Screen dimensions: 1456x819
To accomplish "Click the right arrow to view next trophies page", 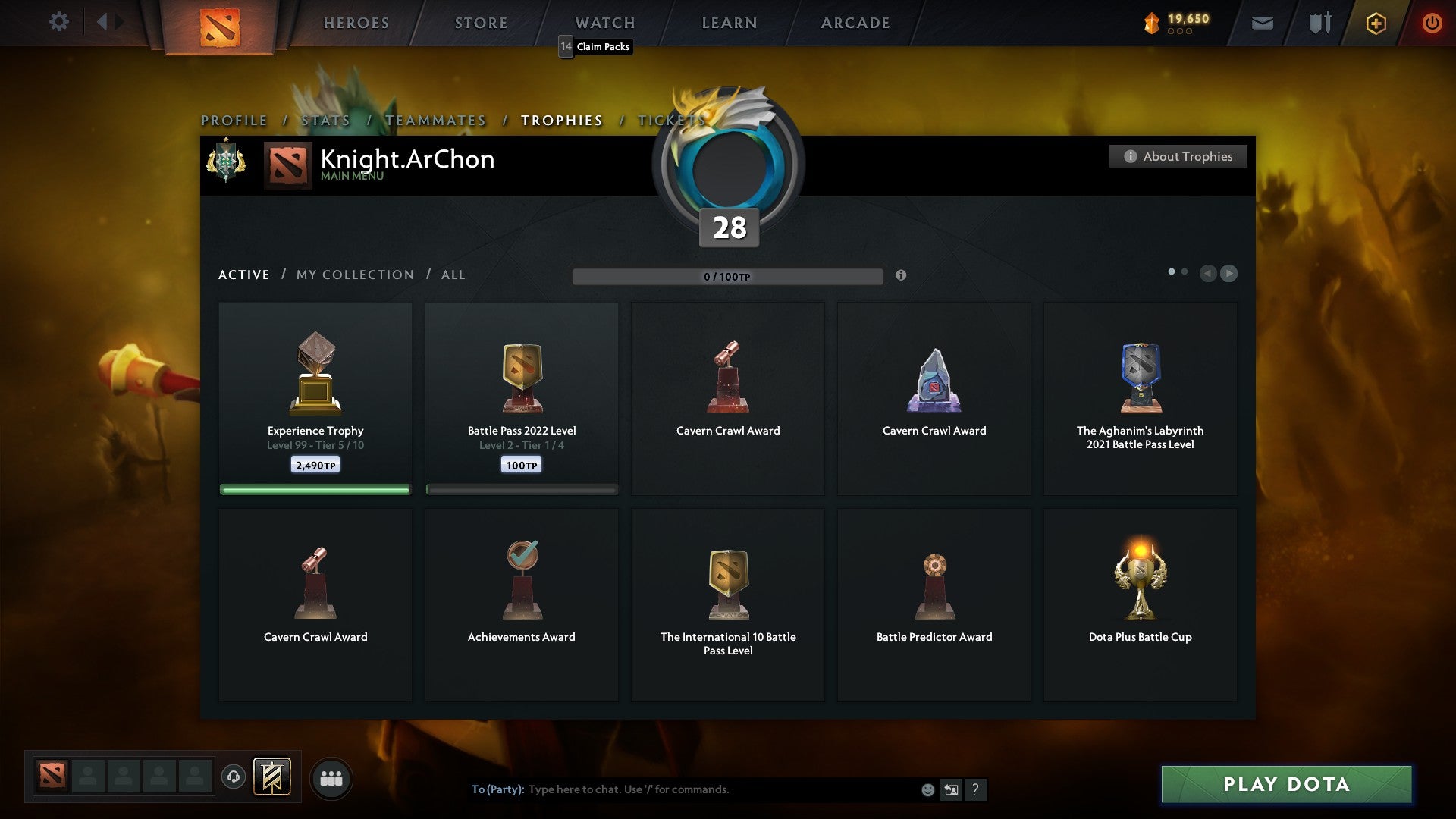I will click(1230, 274).
